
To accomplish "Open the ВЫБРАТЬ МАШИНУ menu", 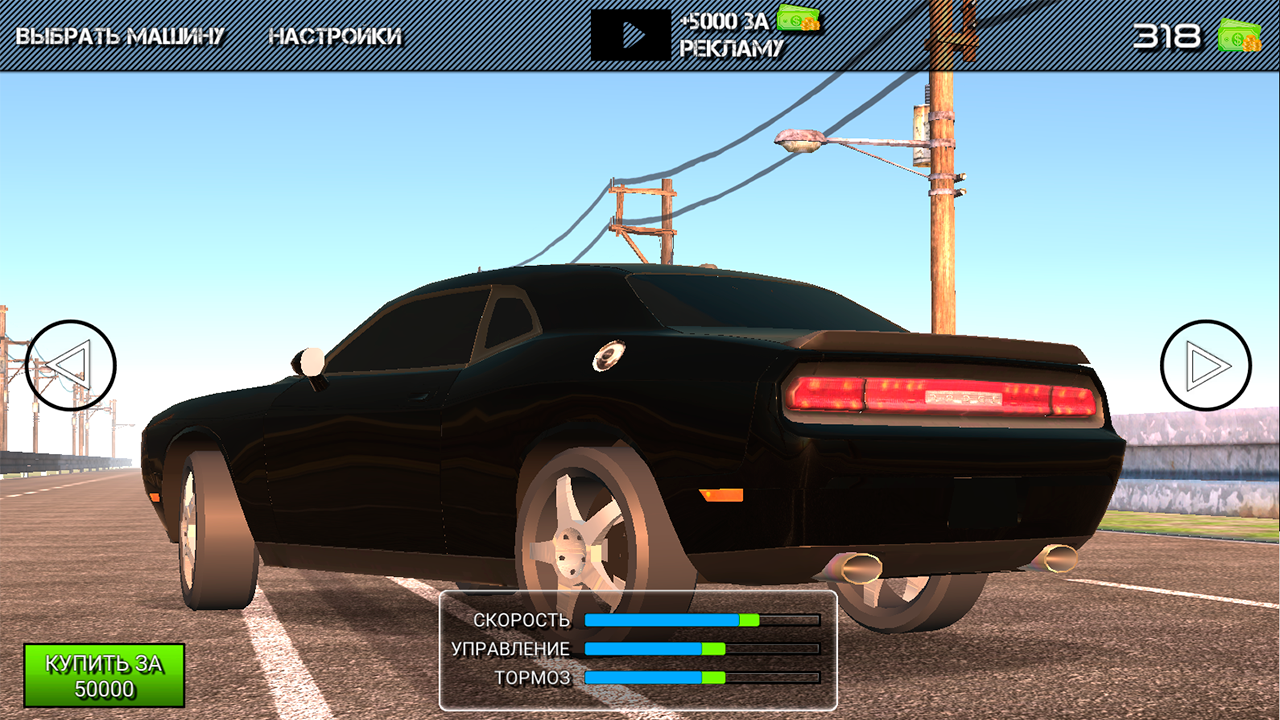I will click(x=120, y=33).
